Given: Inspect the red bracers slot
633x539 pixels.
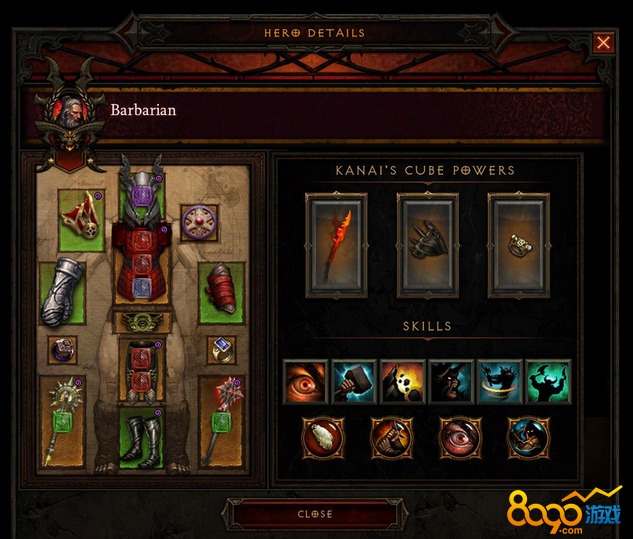Looking at the screenshot, I should click(x=221, y=293).
